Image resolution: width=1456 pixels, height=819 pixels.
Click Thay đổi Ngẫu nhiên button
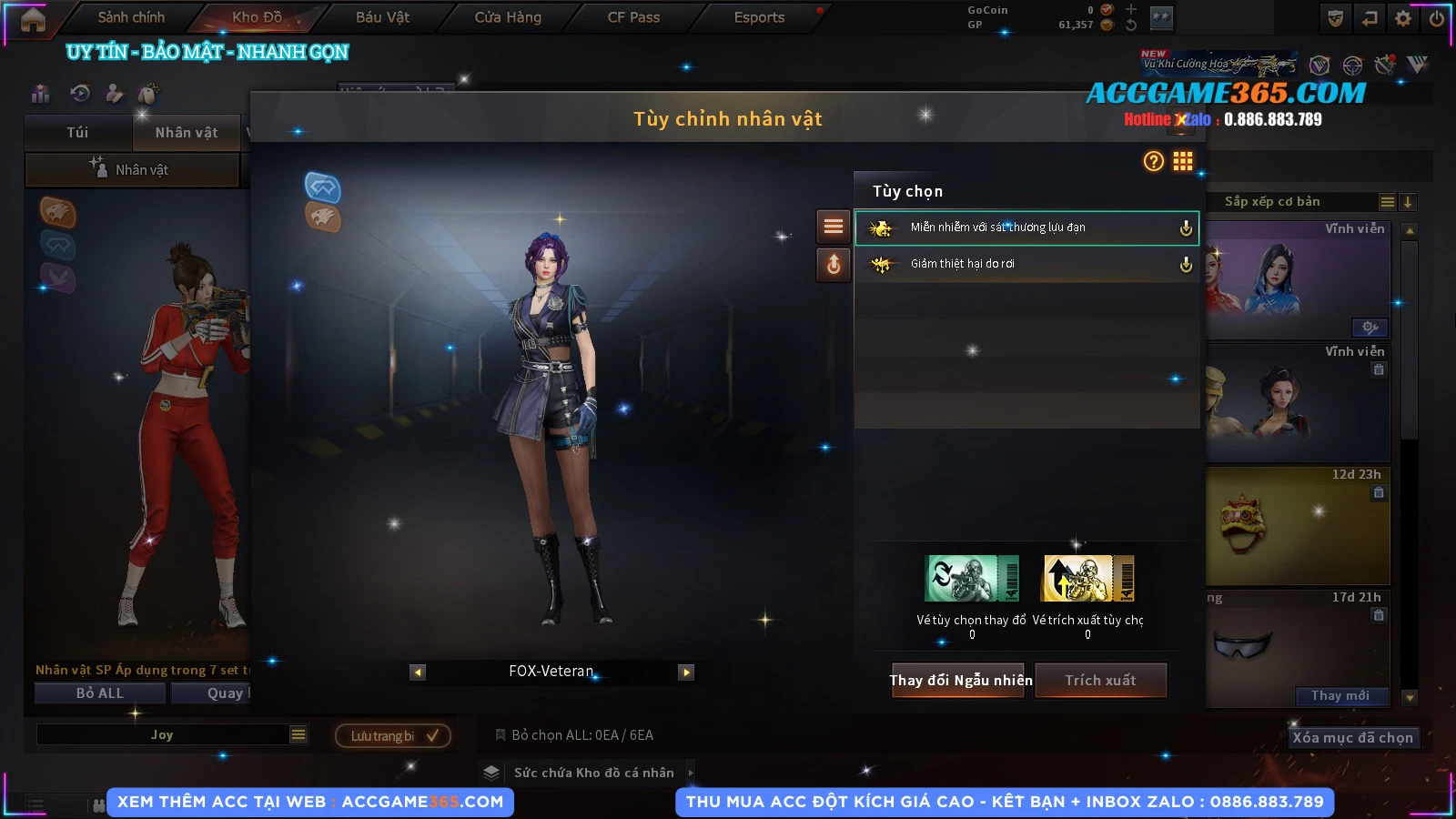(x=960, y=681)
